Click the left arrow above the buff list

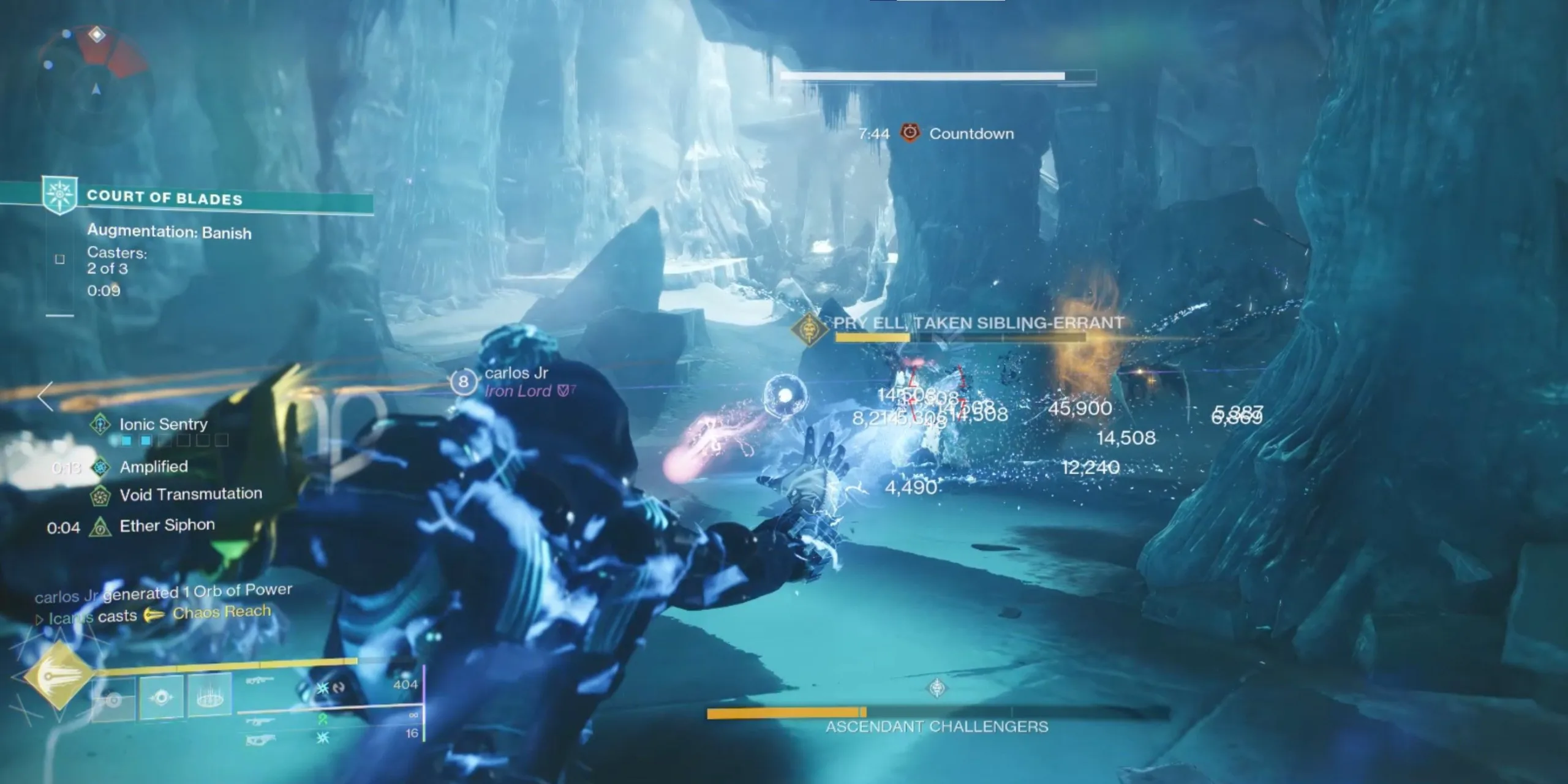click(x=45, y=396)
